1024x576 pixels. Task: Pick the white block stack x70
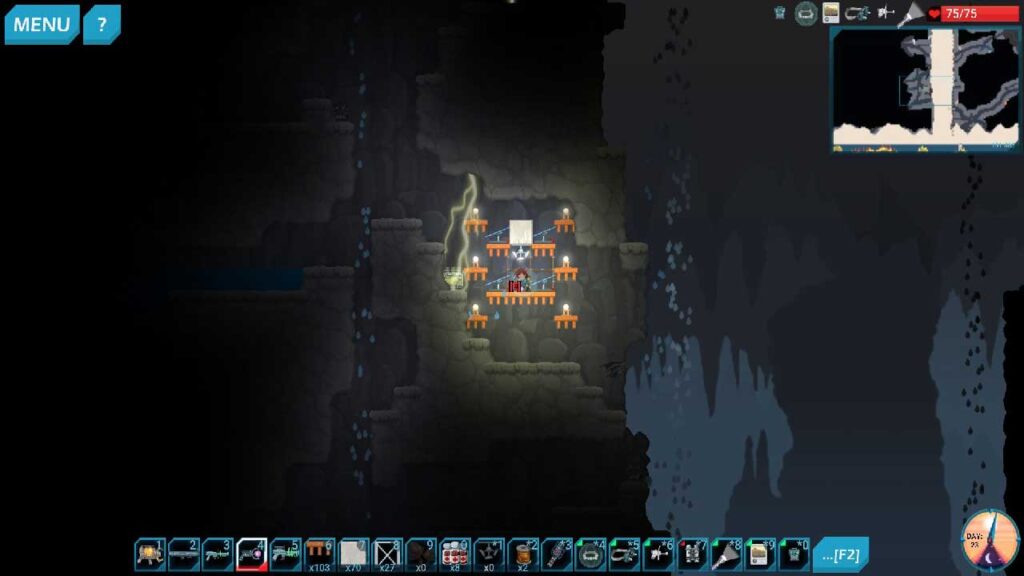click(x=354, y=553)
